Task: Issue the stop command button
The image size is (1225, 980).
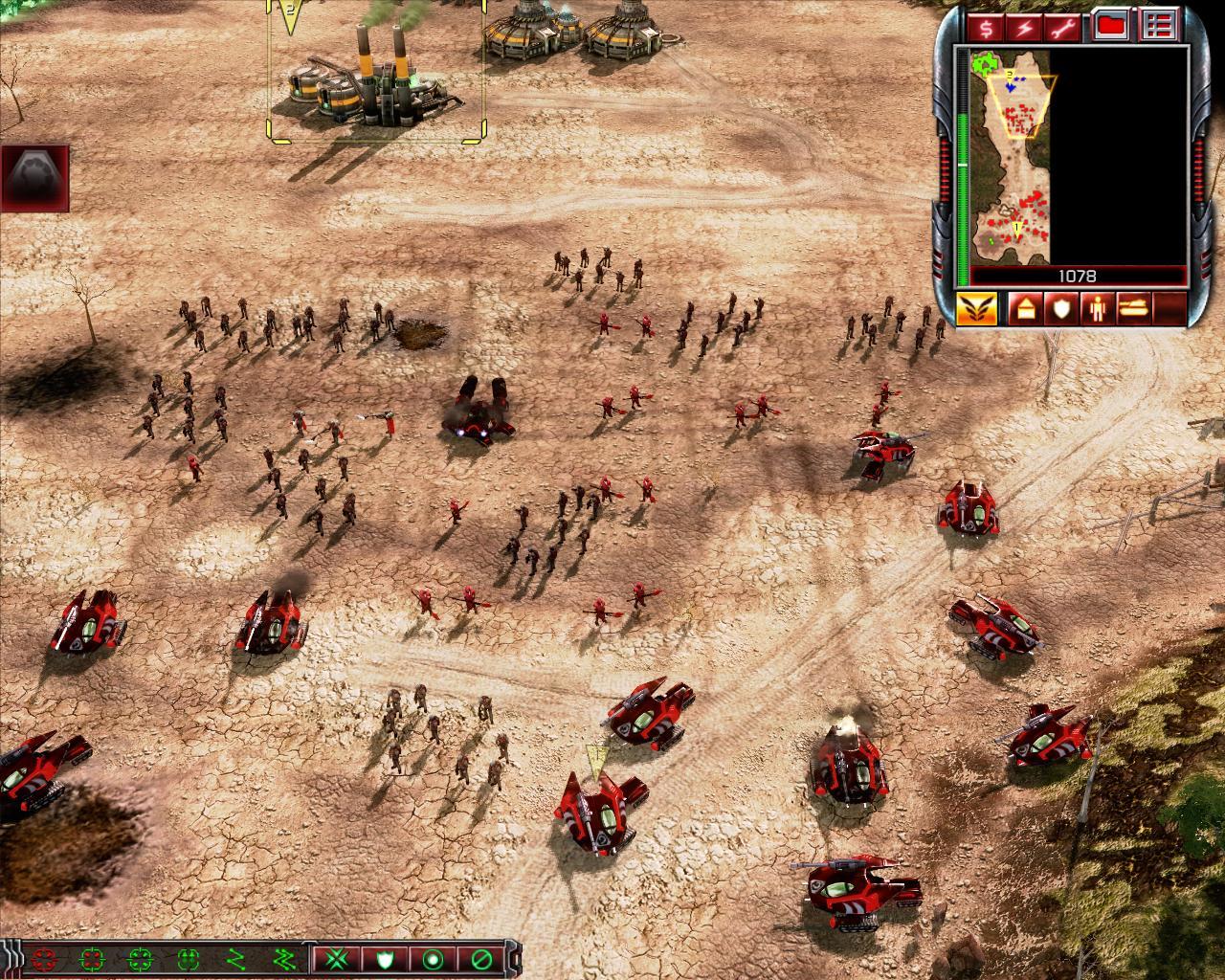Action: point(480,958)
